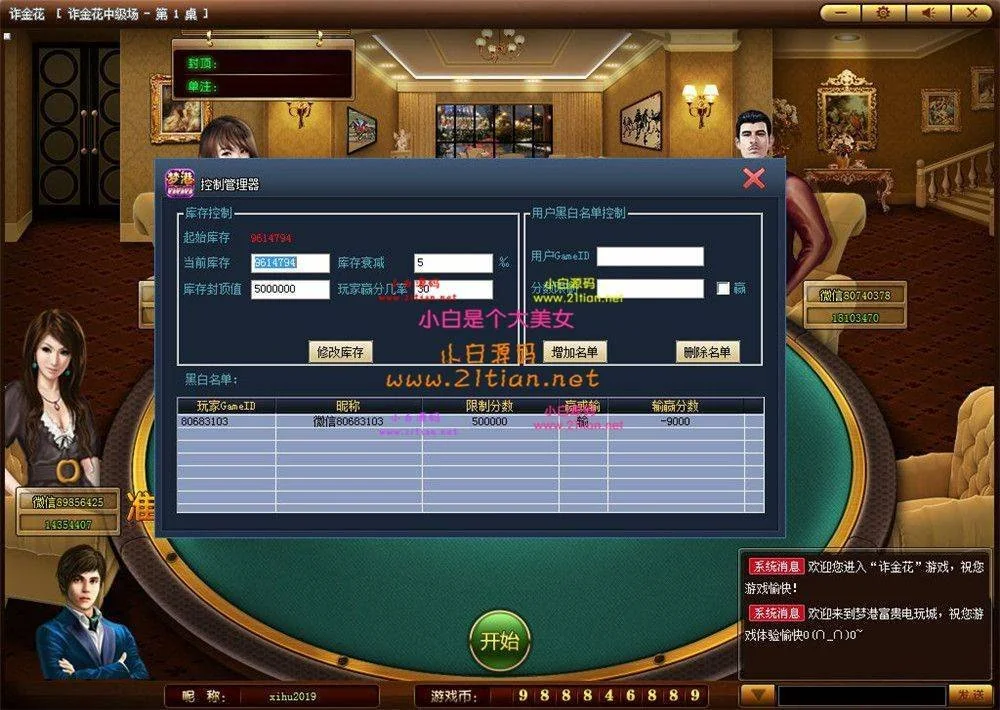
Task: Close the game window from title bar
Action: coord(969,13)
